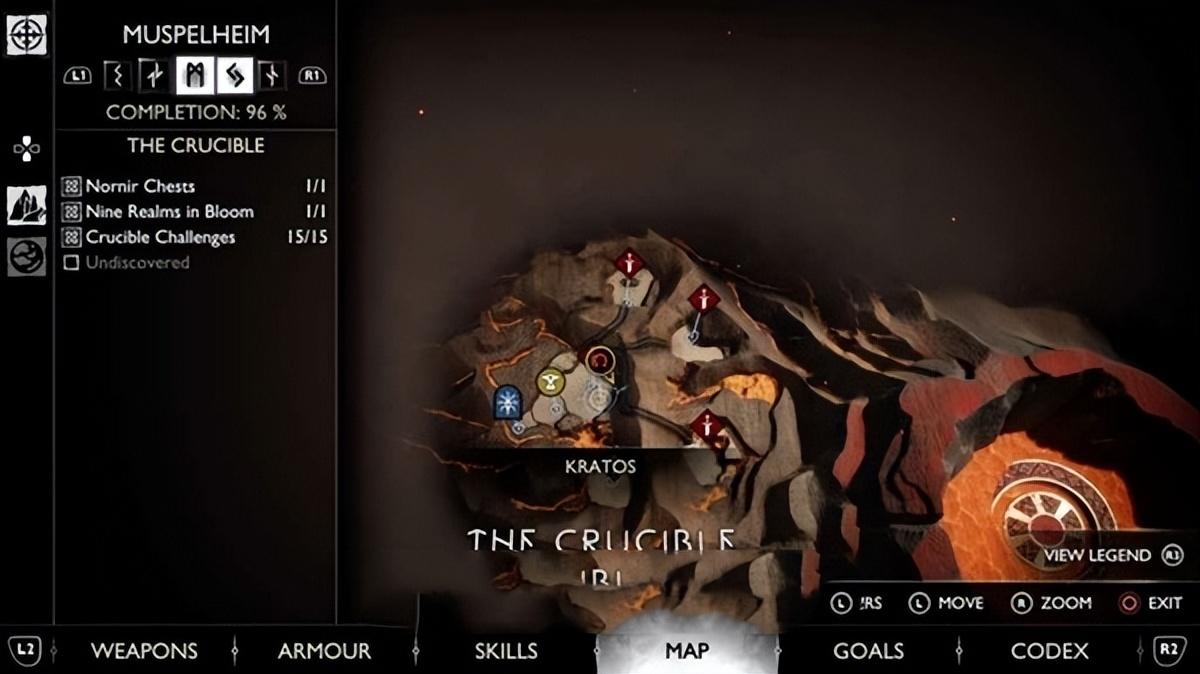1200x674 pixels.
Task: Select the round red horseshoe map marker
Action: [x=600, y=359]
